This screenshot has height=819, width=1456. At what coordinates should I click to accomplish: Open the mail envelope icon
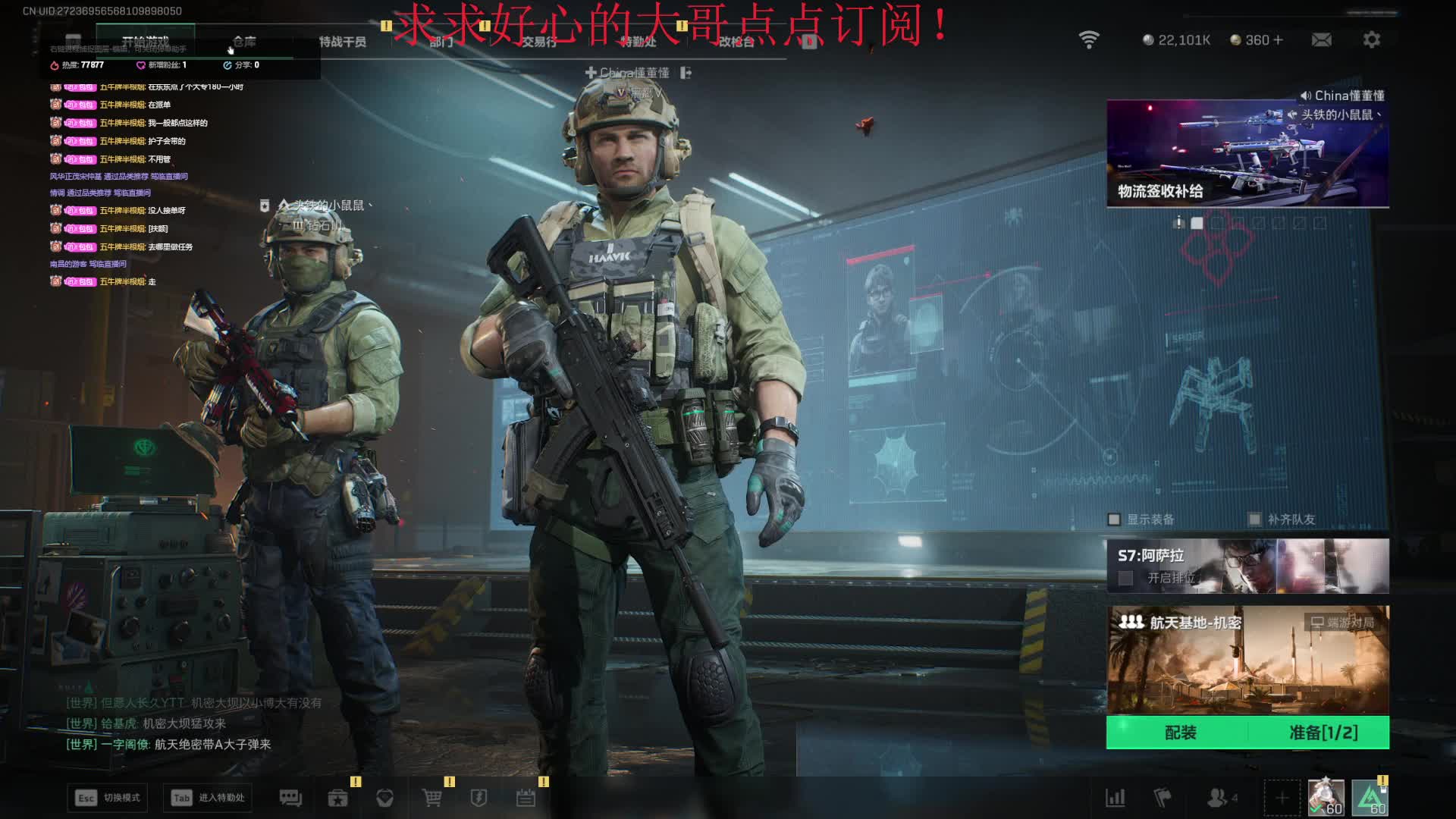click(1321, 39)
